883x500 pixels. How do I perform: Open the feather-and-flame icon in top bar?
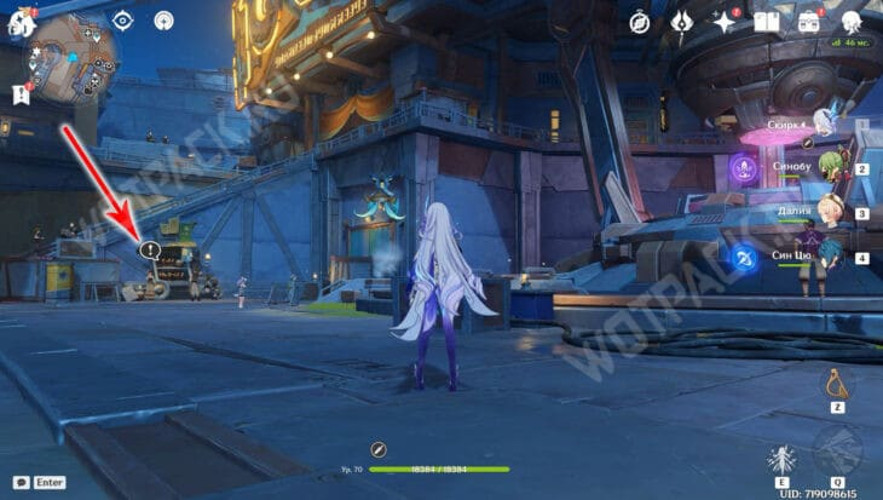(x=683, y=21)
